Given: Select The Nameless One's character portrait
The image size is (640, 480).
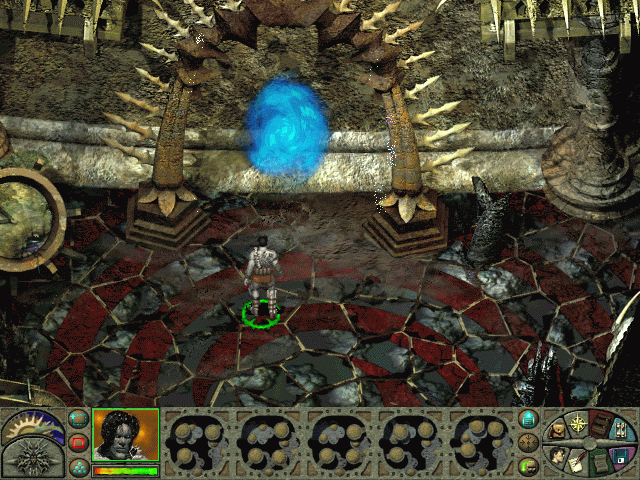Looking at the screenshot, I should pos(126,435).
